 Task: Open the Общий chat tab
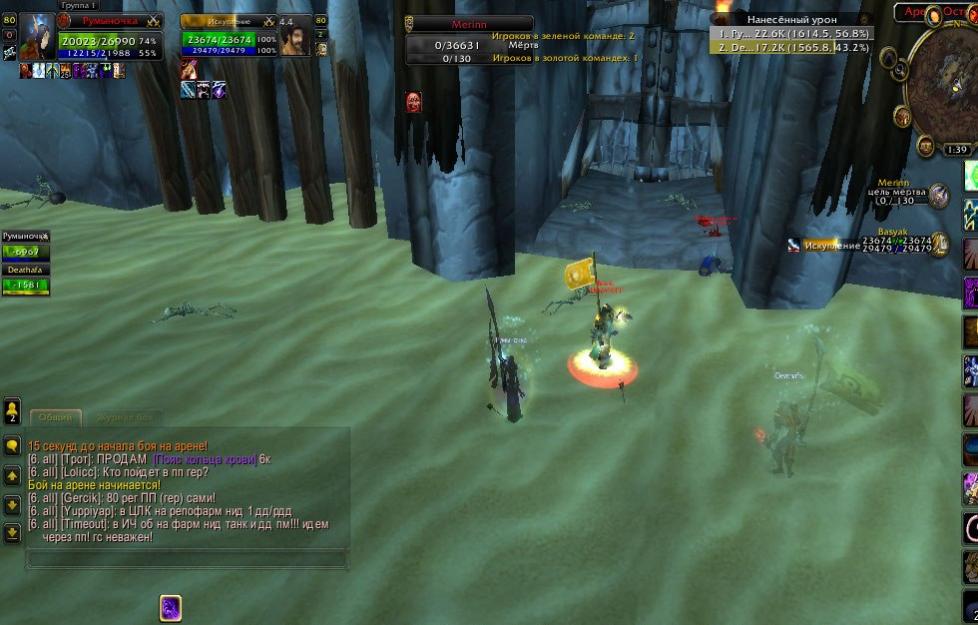click(x=55, y=417)
